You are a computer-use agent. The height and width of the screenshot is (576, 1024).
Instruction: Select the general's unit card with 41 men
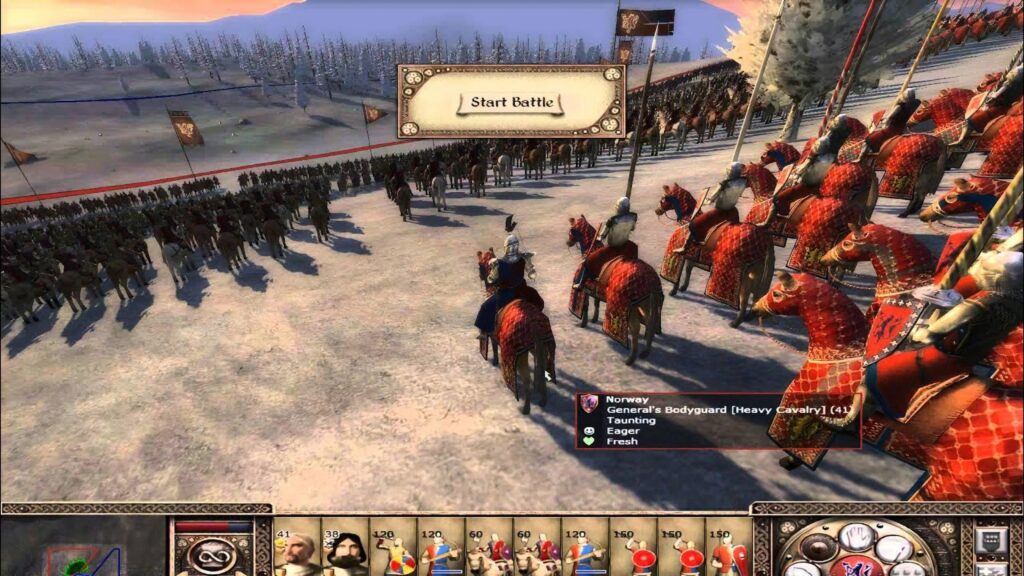[x=297, y=551]
